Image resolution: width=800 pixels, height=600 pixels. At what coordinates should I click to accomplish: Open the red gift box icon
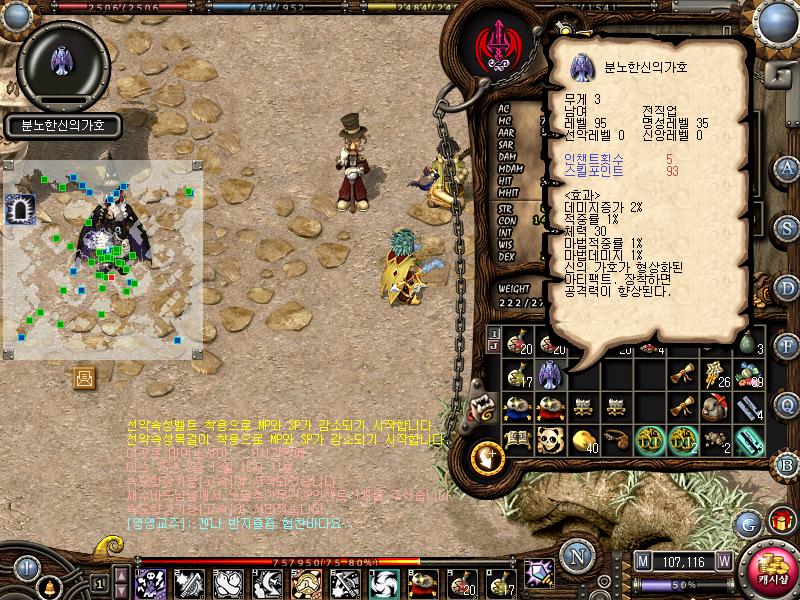click(x=781, y=521)
